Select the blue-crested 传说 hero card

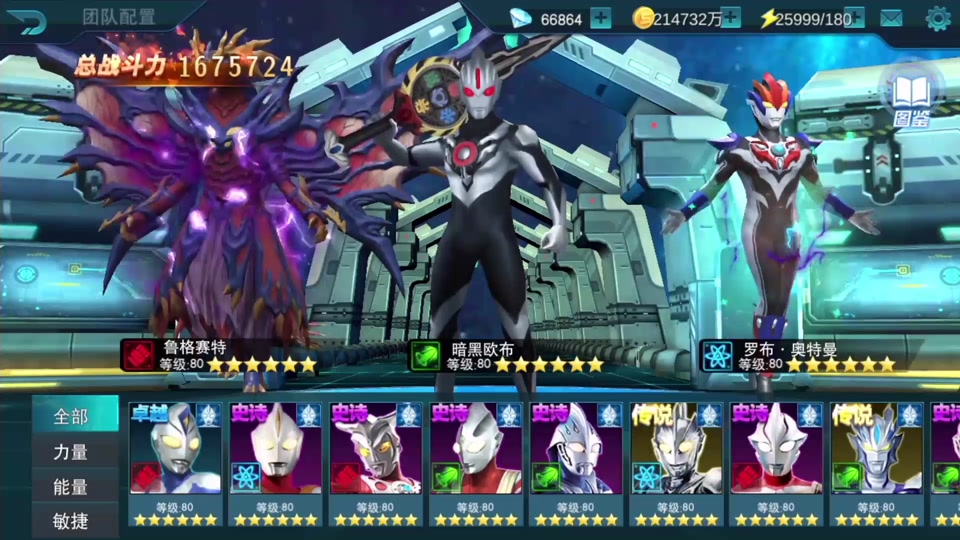click(876, 462)
